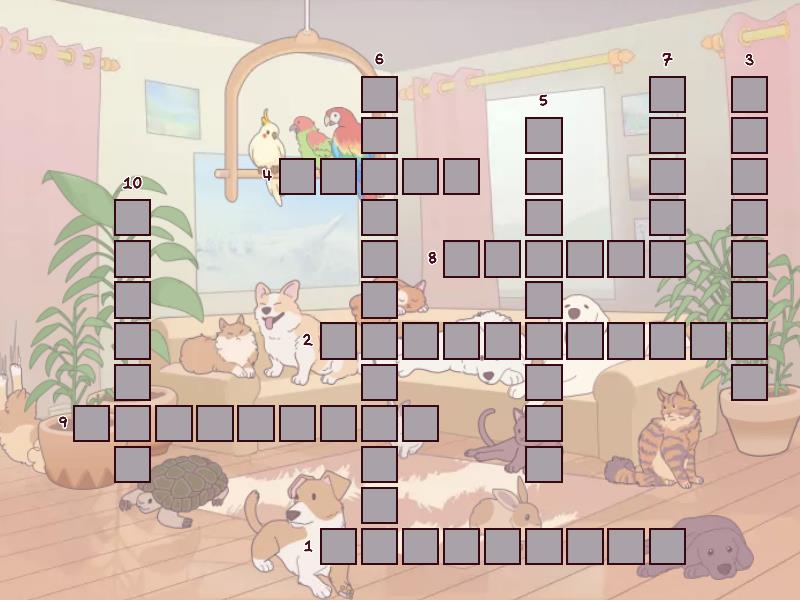
Task: Select the bottom square of word 10 down
Action: (133, 464)
